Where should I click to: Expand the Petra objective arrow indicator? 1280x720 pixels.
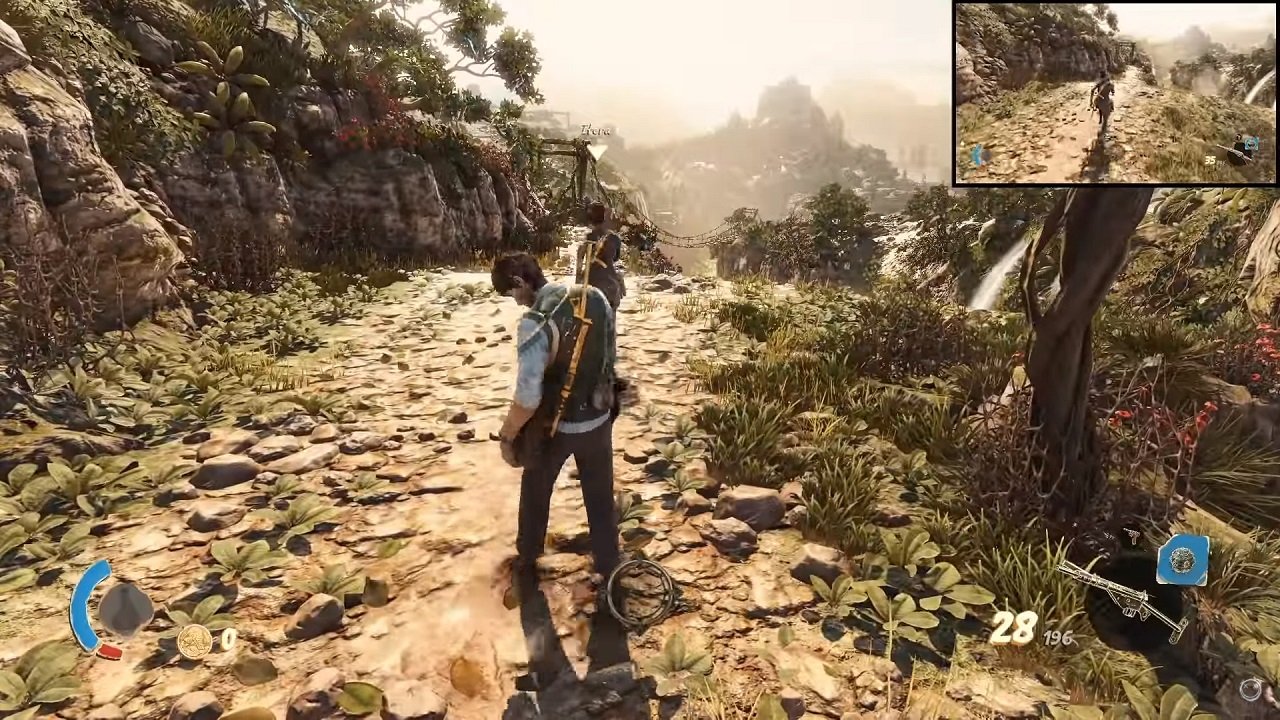(x=598, y=152)
